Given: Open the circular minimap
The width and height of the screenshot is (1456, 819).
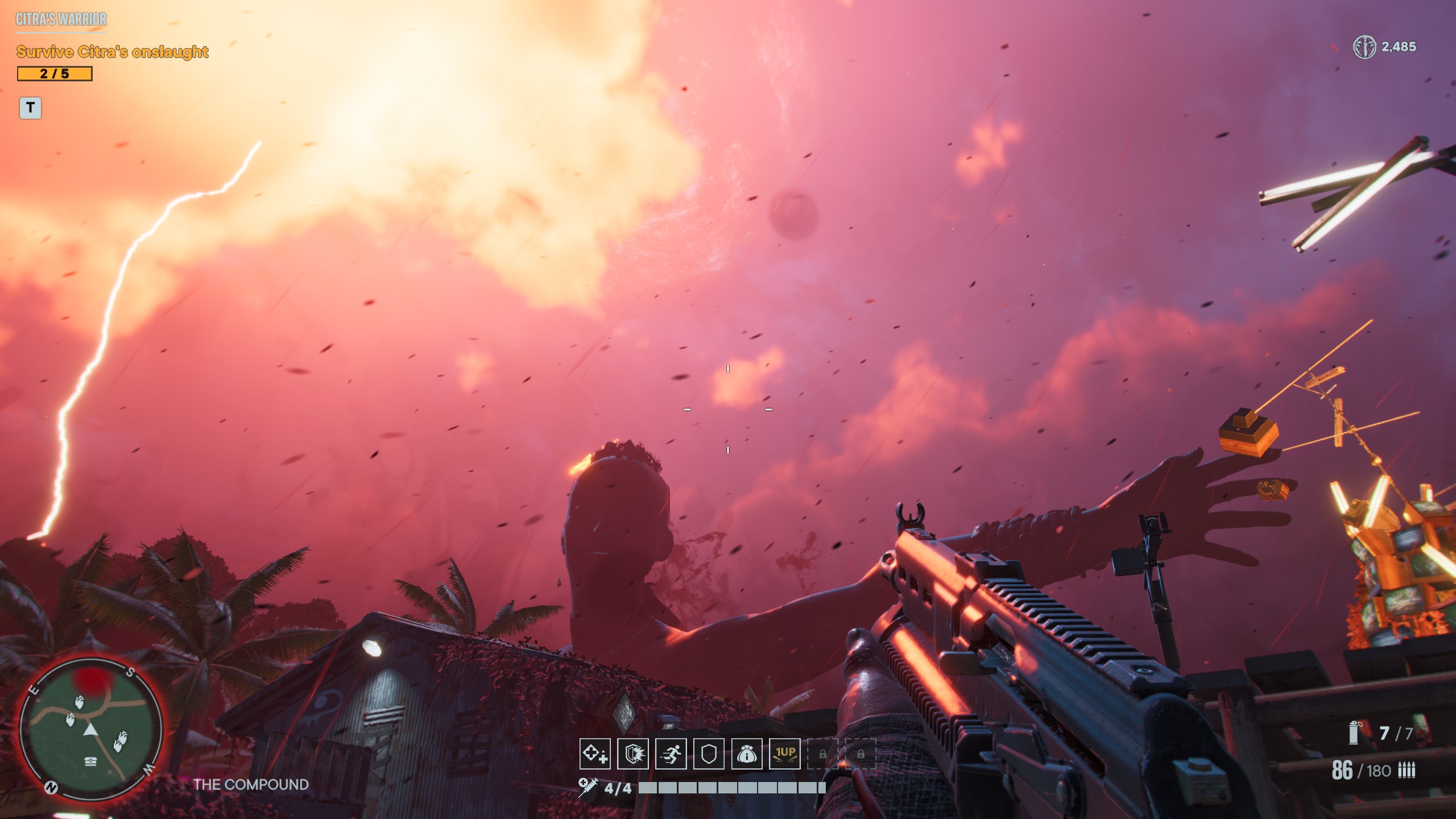Looking at the screenshot, I should pos(91,729).
